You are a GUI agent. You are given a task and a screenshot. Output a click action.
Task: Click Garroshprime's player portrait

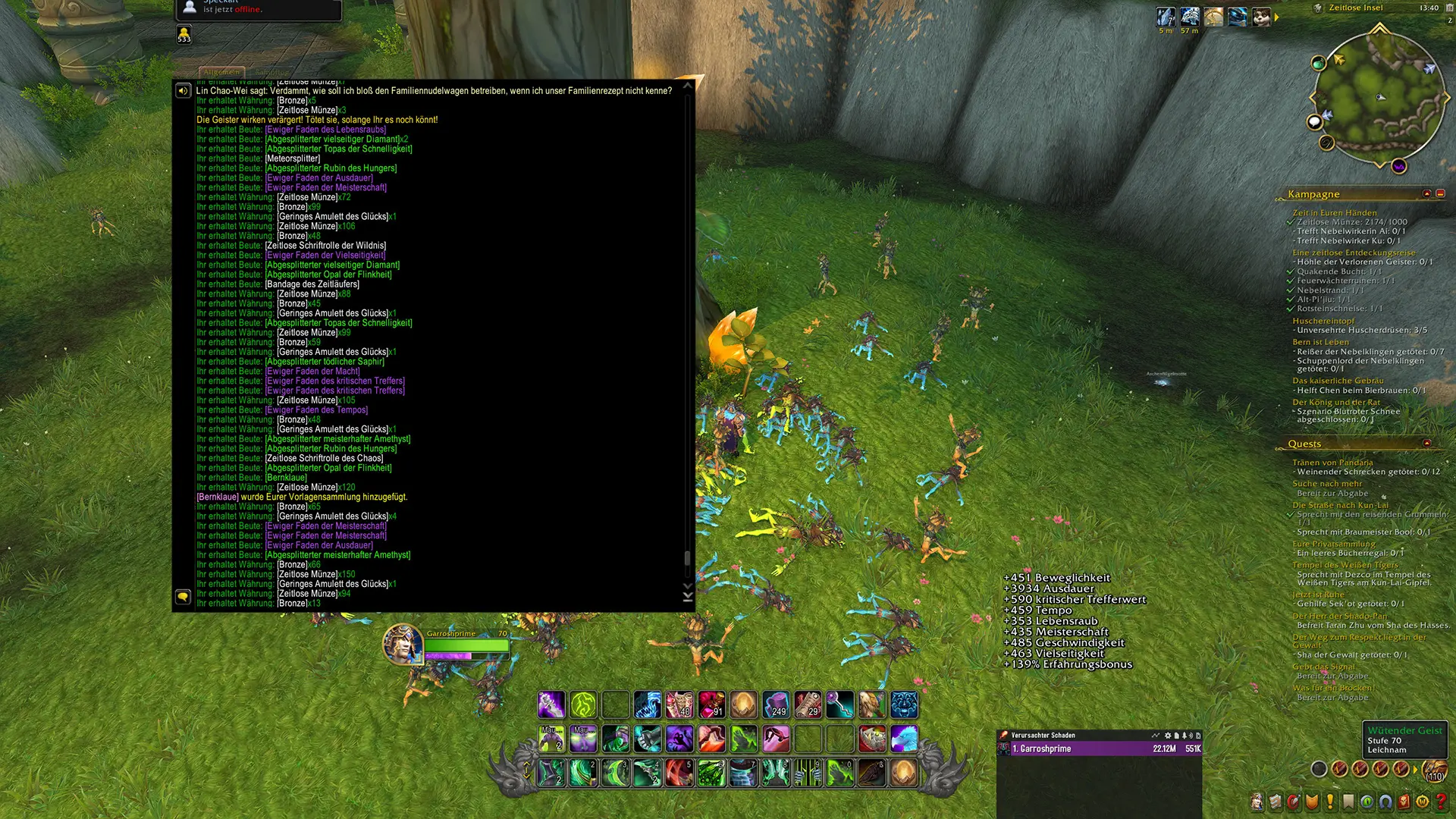tap(402, 645)
